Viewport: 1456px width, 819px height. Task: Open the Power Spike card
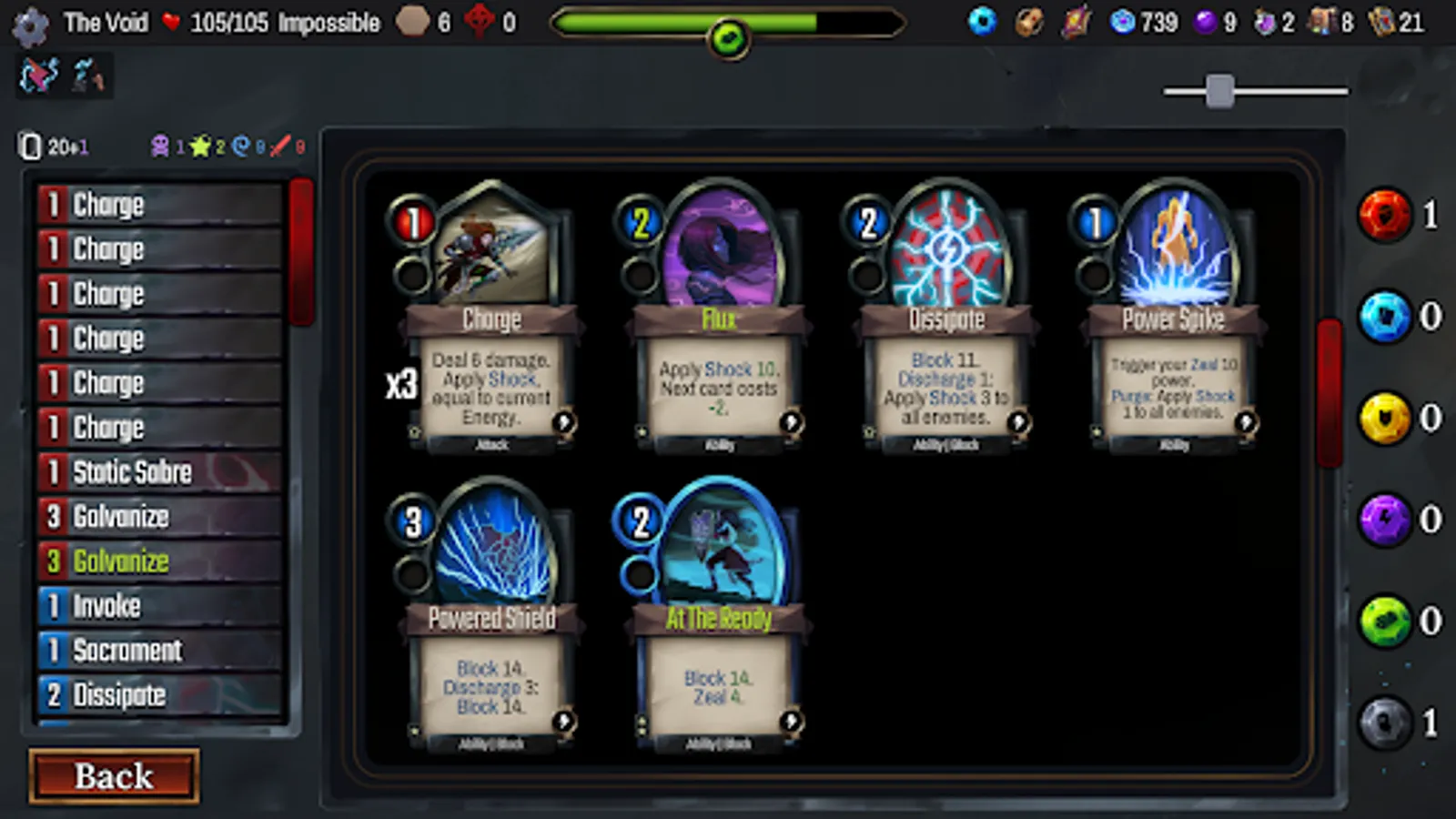coord(1170,318)
